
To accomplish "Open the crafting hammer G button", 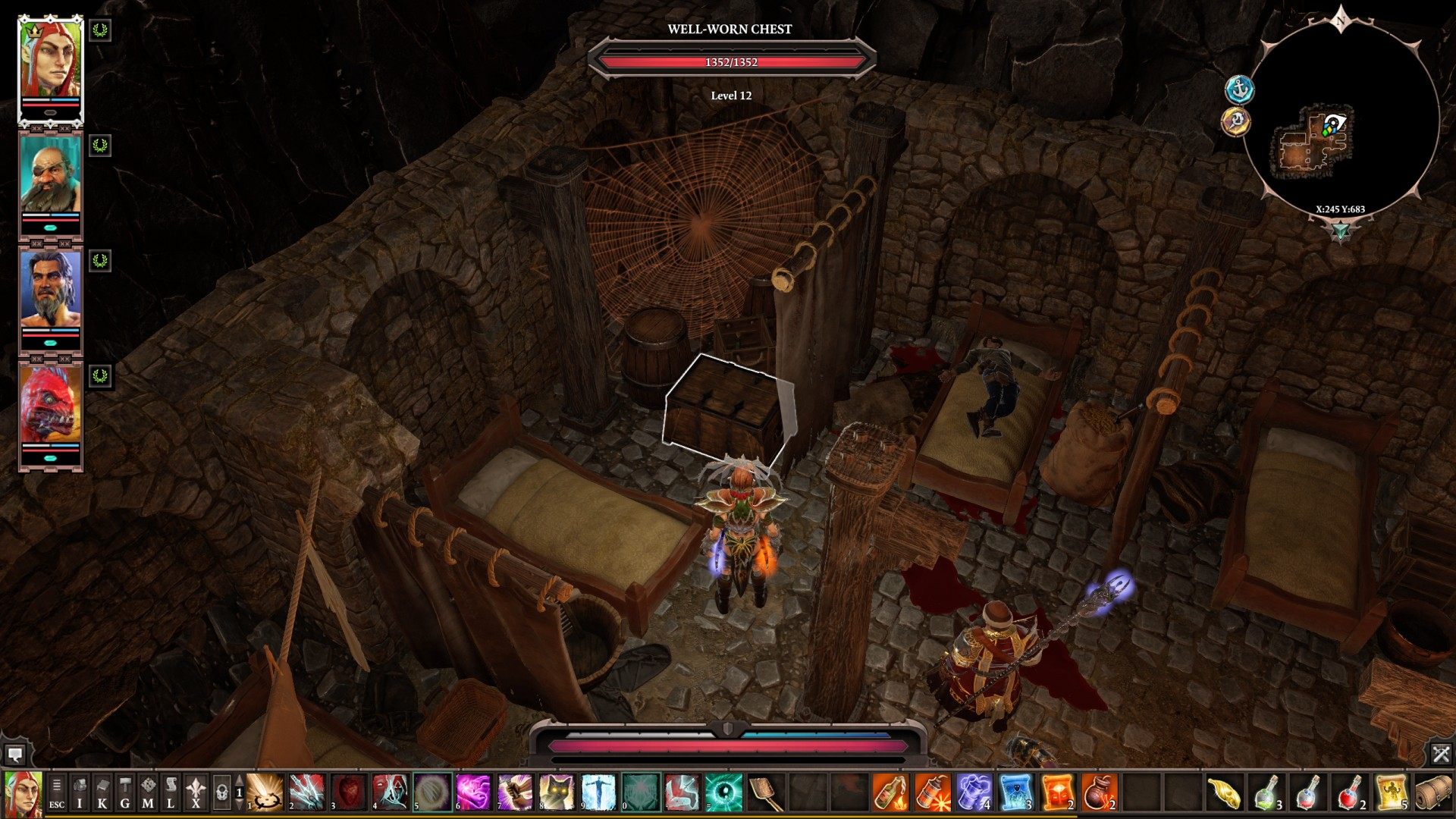I will (125, 792).
